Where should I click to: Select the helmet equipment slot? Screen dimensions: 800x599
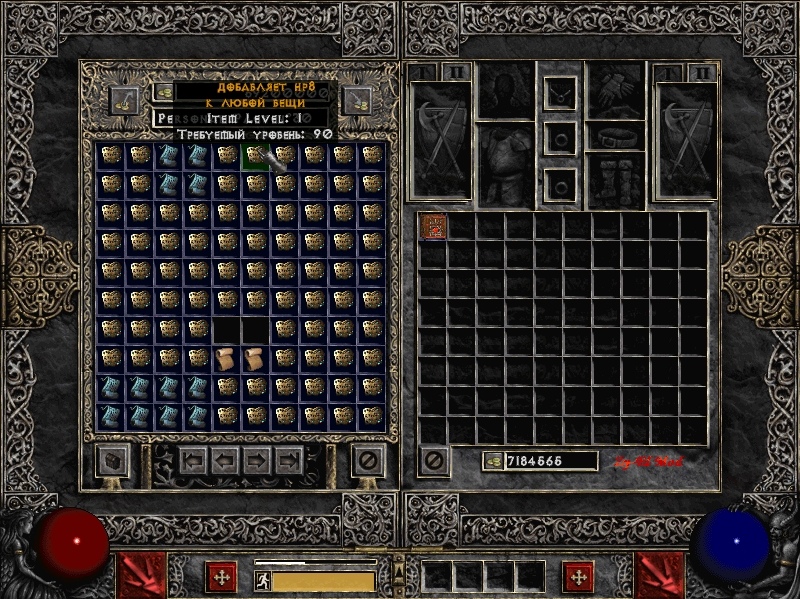point(505,90)
